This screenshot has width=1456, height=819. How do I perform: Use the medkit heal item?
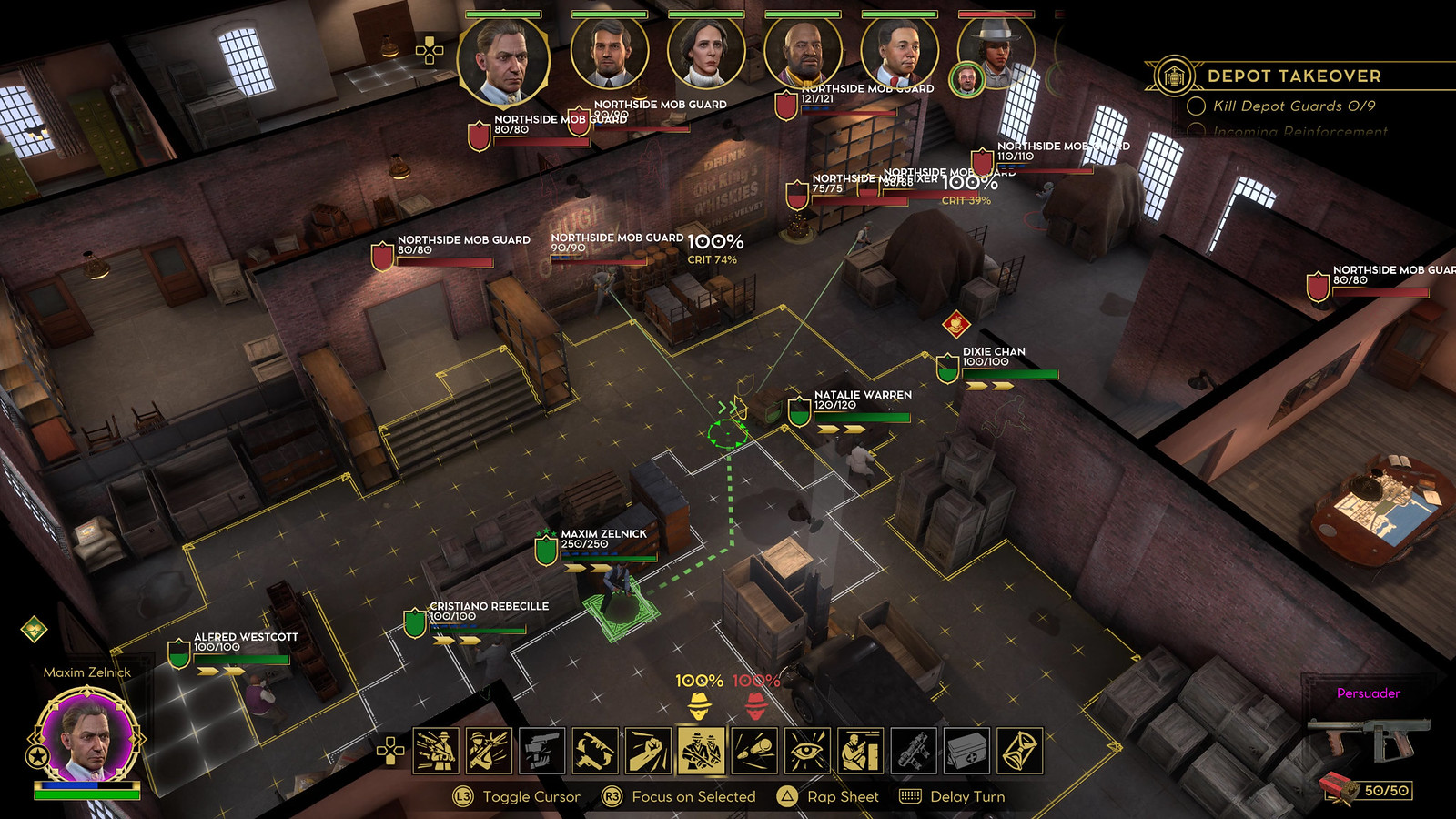point(966,752)
